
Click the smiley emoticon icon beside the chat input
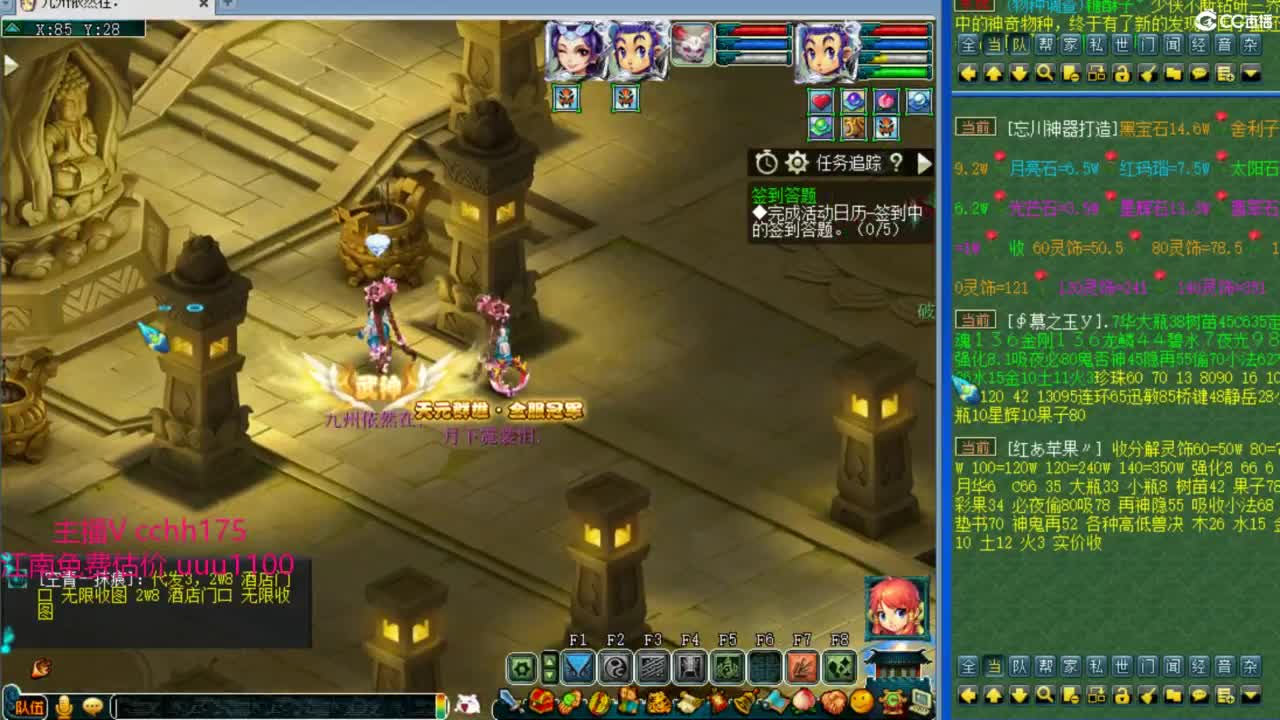pos(92,707)
